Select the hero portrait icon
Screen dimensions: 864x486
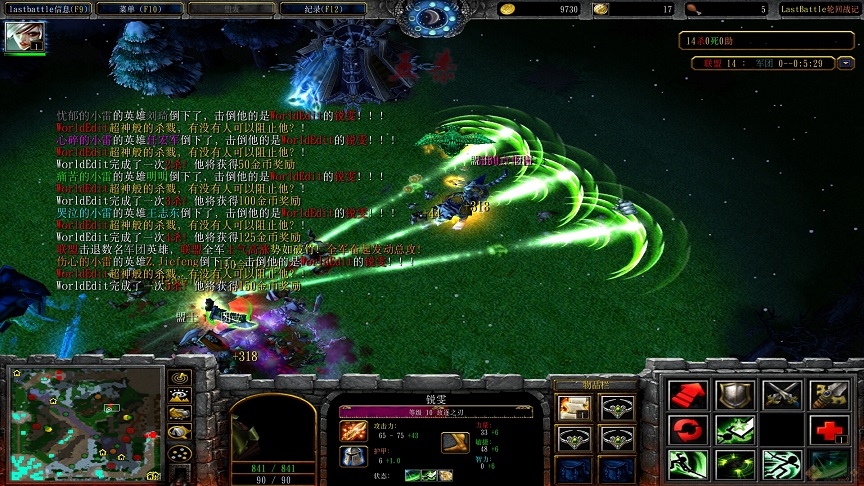coord(19,37)
